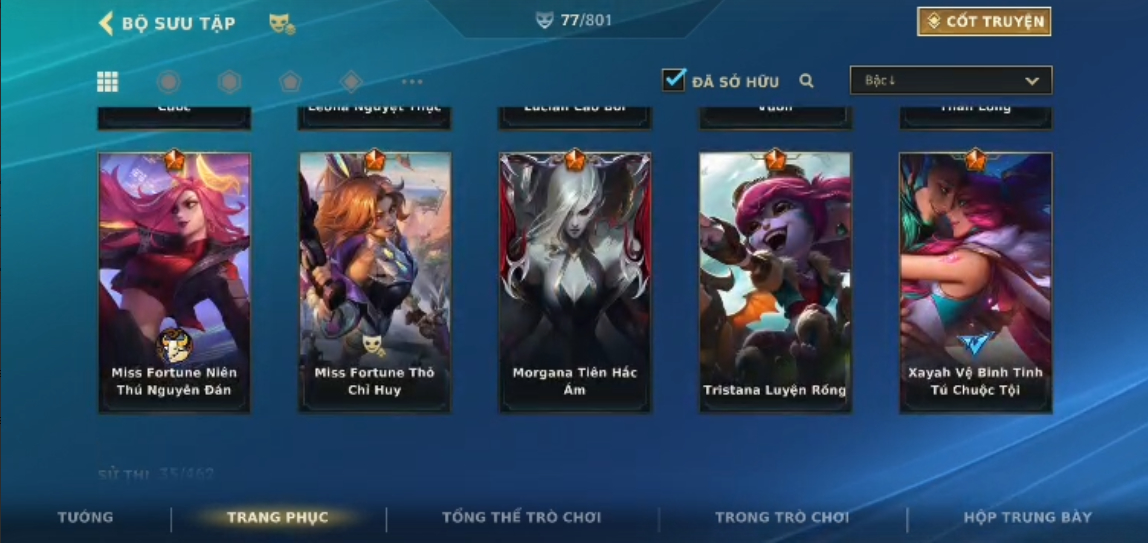Open the three-dots filter option
The width and height of the screenshot is (1148, 543).
412,82
